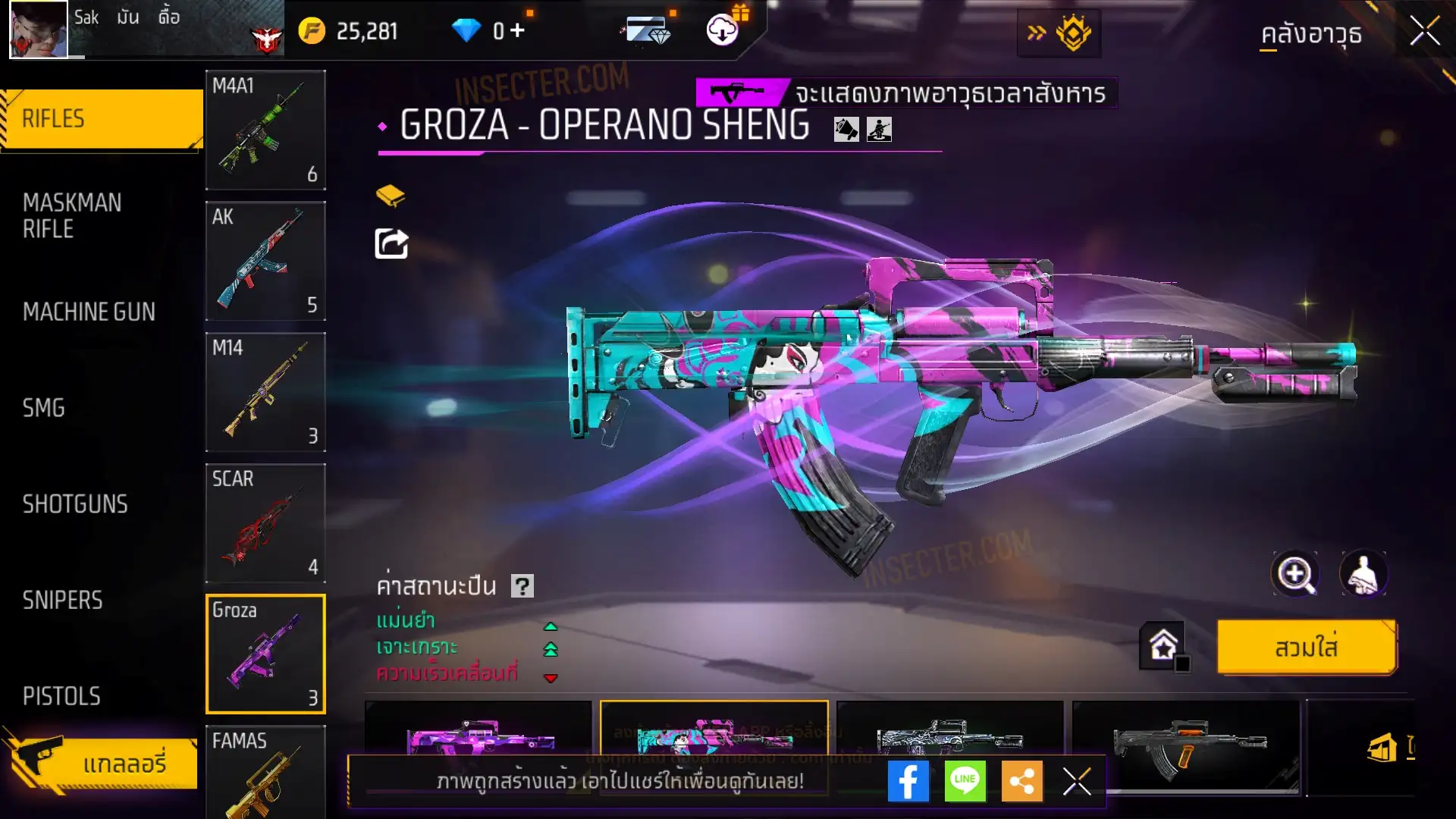Share the image on Facebook
This screenshot has width=1456, height=819.
(x=908, y=781)
